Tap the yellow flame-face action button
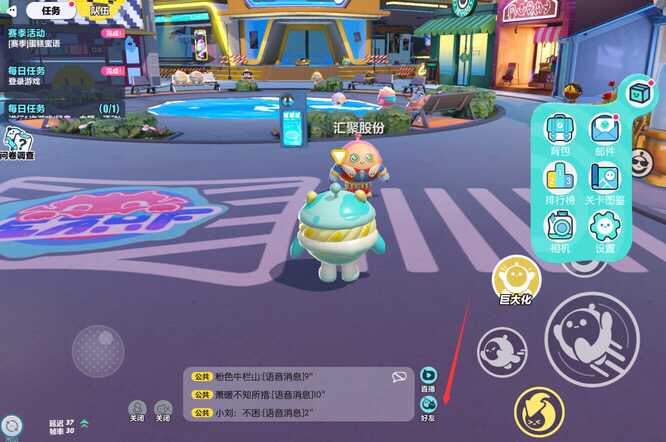The height and width of the screenshot is (442, 666). 540,411
